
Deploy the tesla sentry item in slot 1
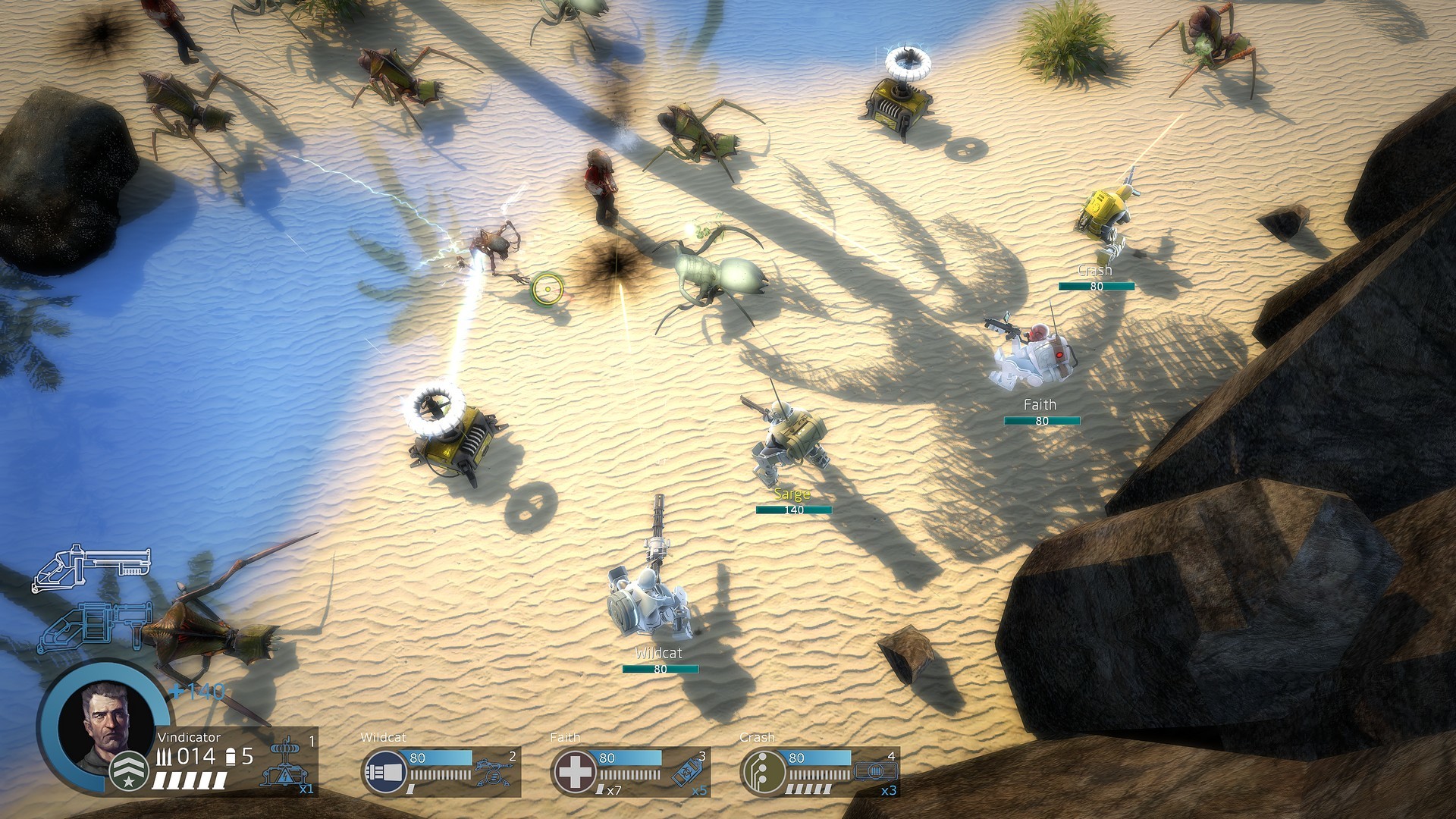point(286,766)
